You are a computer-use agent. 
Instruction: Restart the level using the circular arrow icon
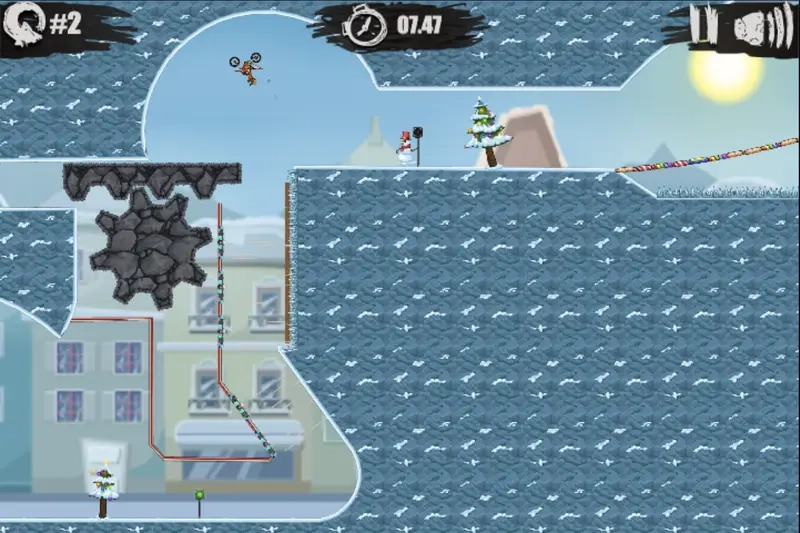click(x=26, y=24)
